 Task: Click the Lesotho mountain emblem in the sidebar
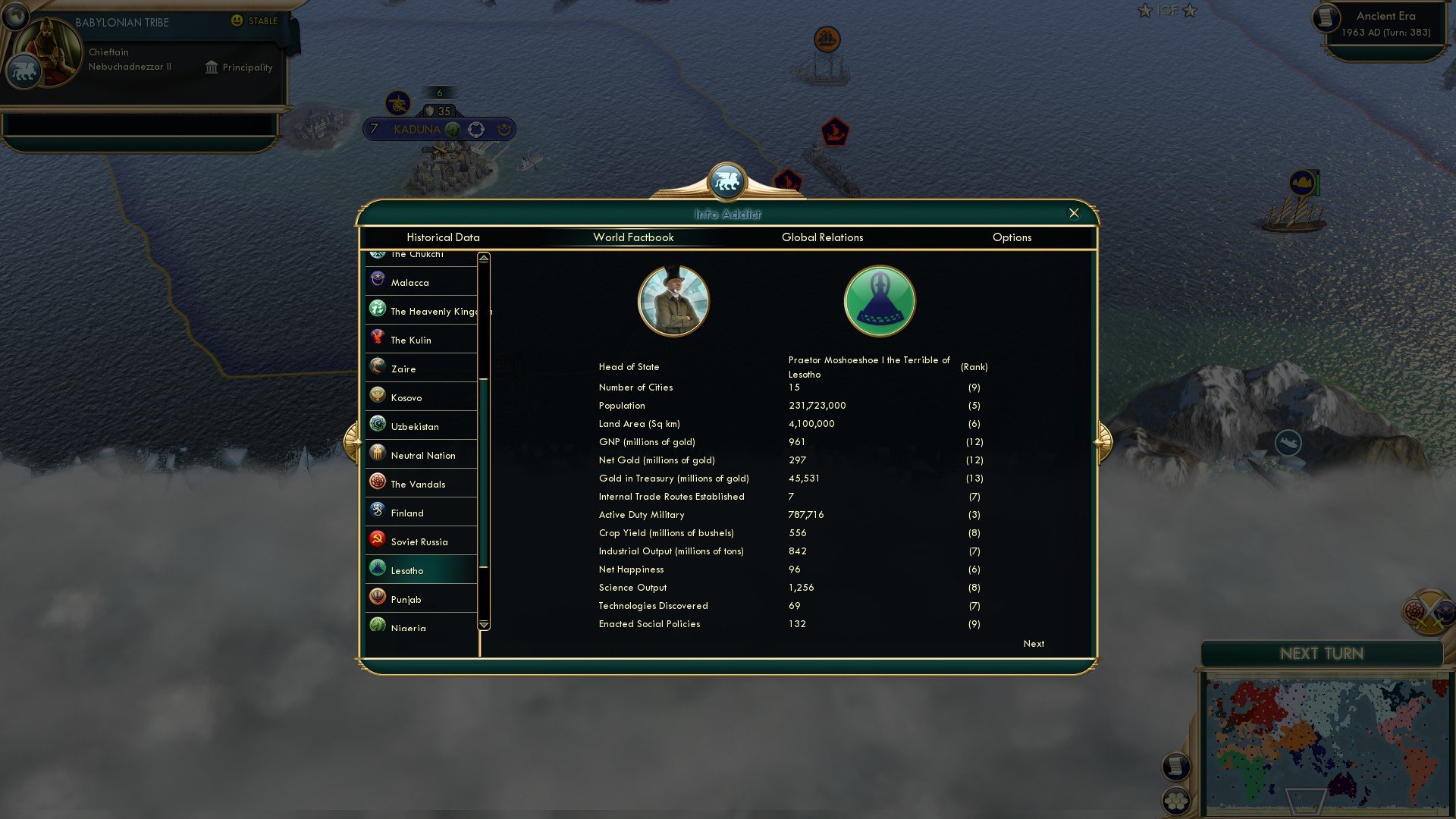377,569
